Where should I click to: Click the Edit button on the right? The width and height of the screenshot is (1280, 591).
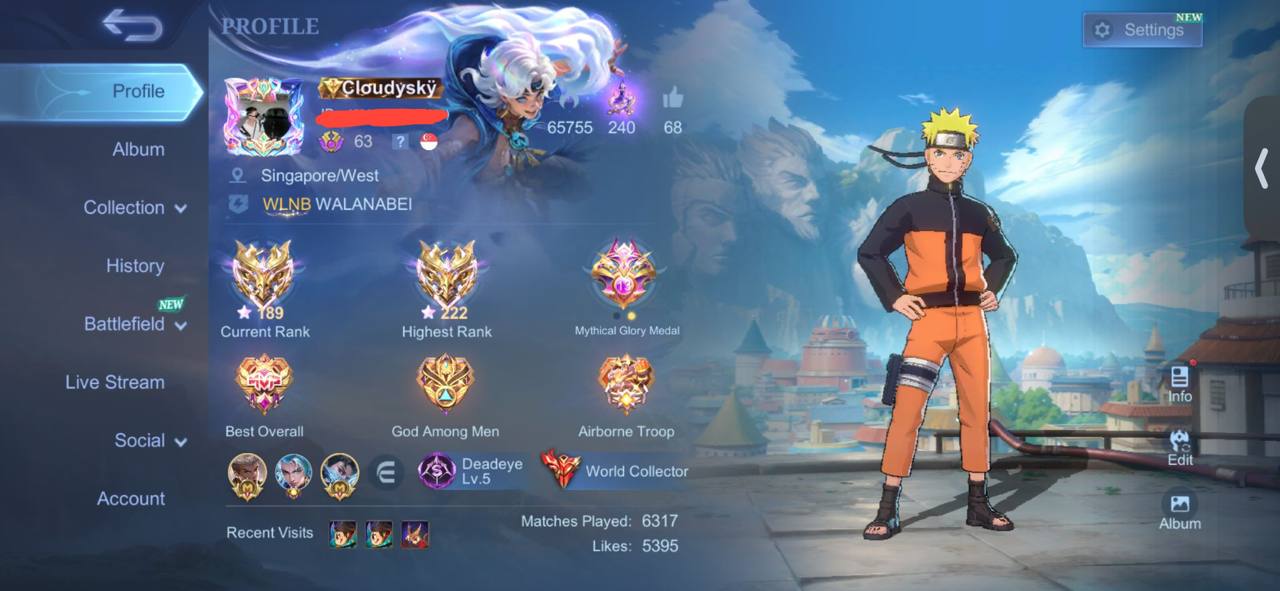click(1180, 447)
